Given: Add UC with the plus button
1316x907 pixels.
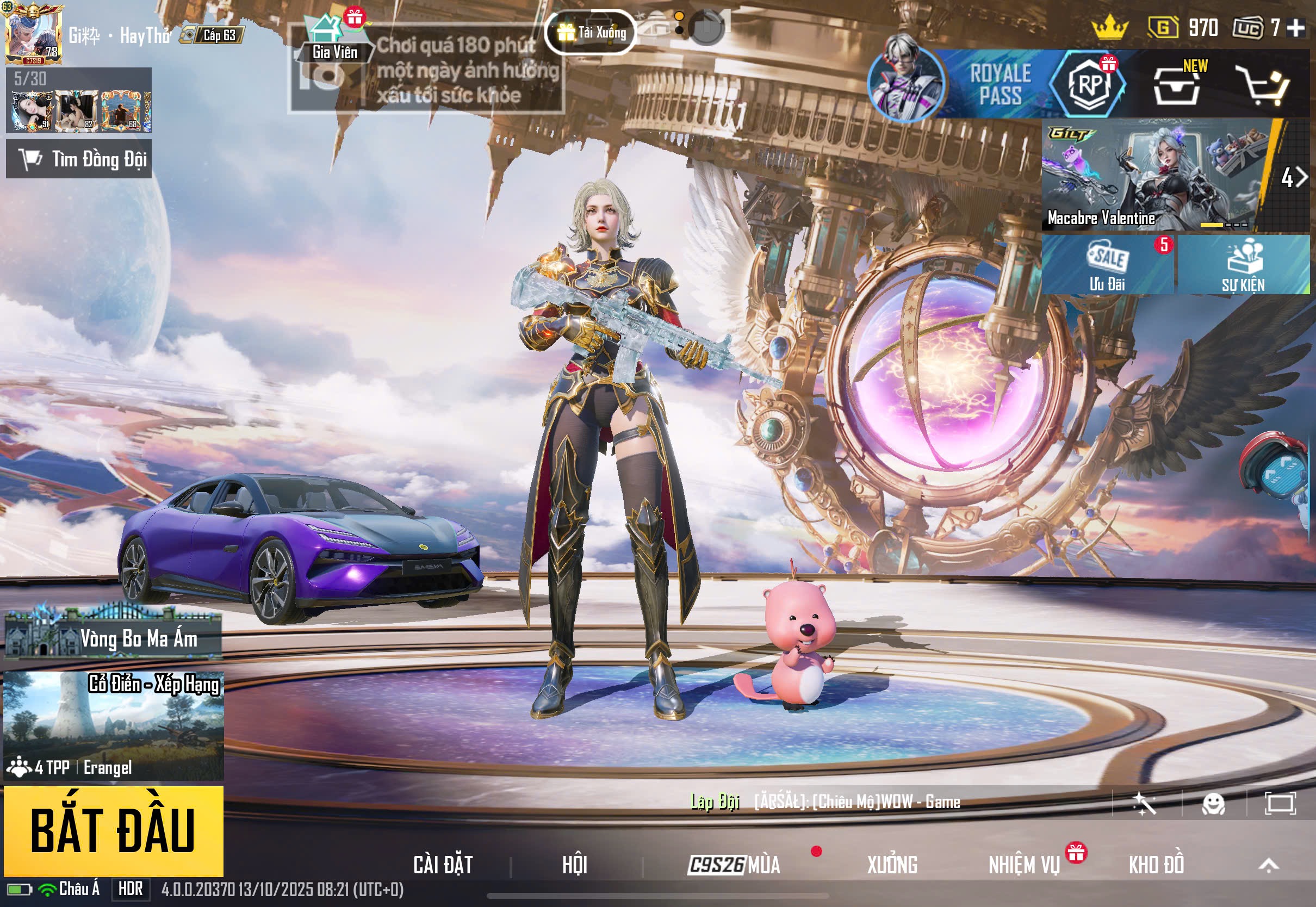Looking at the screenshot, I should [x=1295, y=27].
